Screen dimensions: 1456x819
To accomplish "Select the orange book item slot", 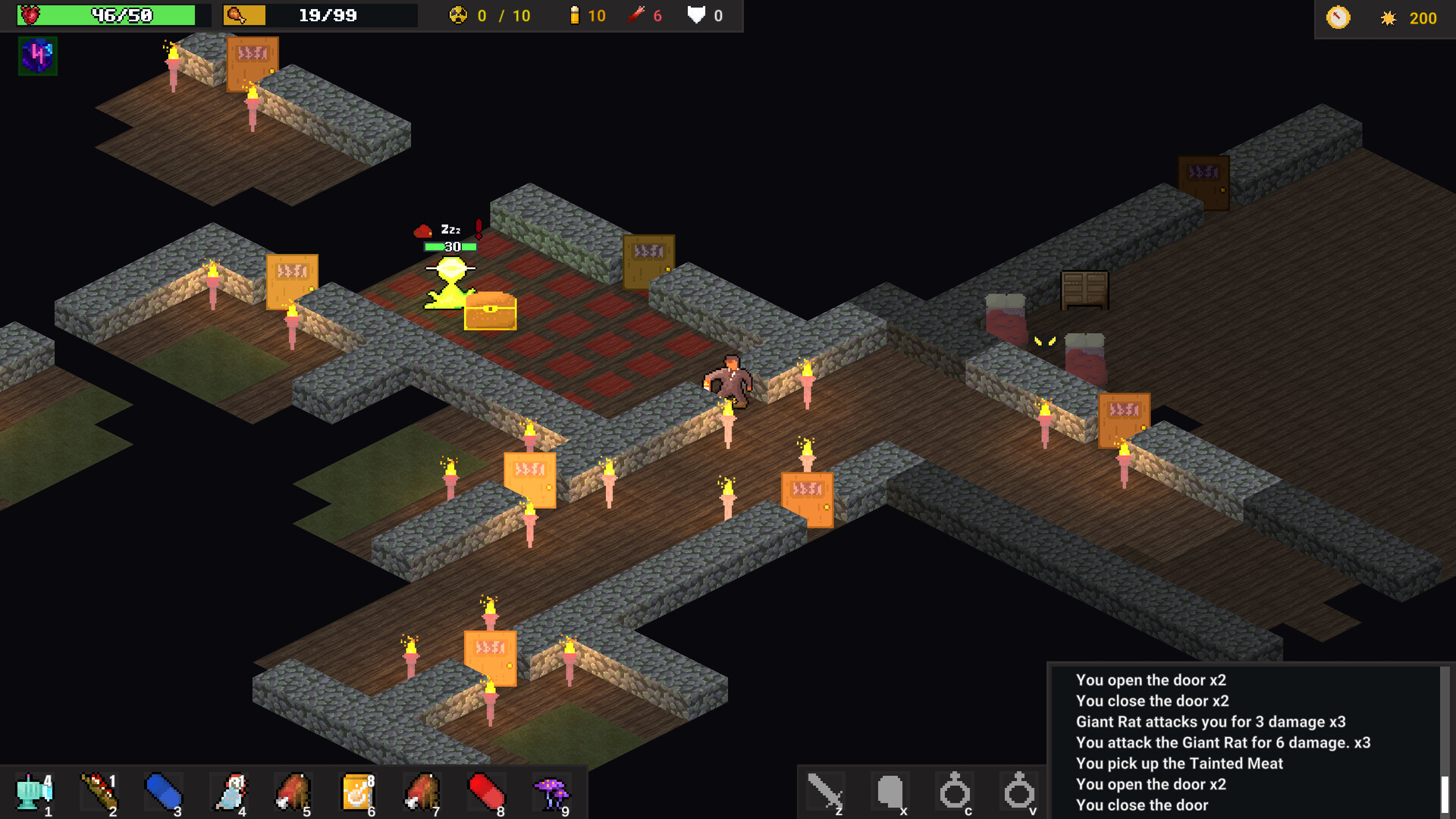I will point(358,792).
